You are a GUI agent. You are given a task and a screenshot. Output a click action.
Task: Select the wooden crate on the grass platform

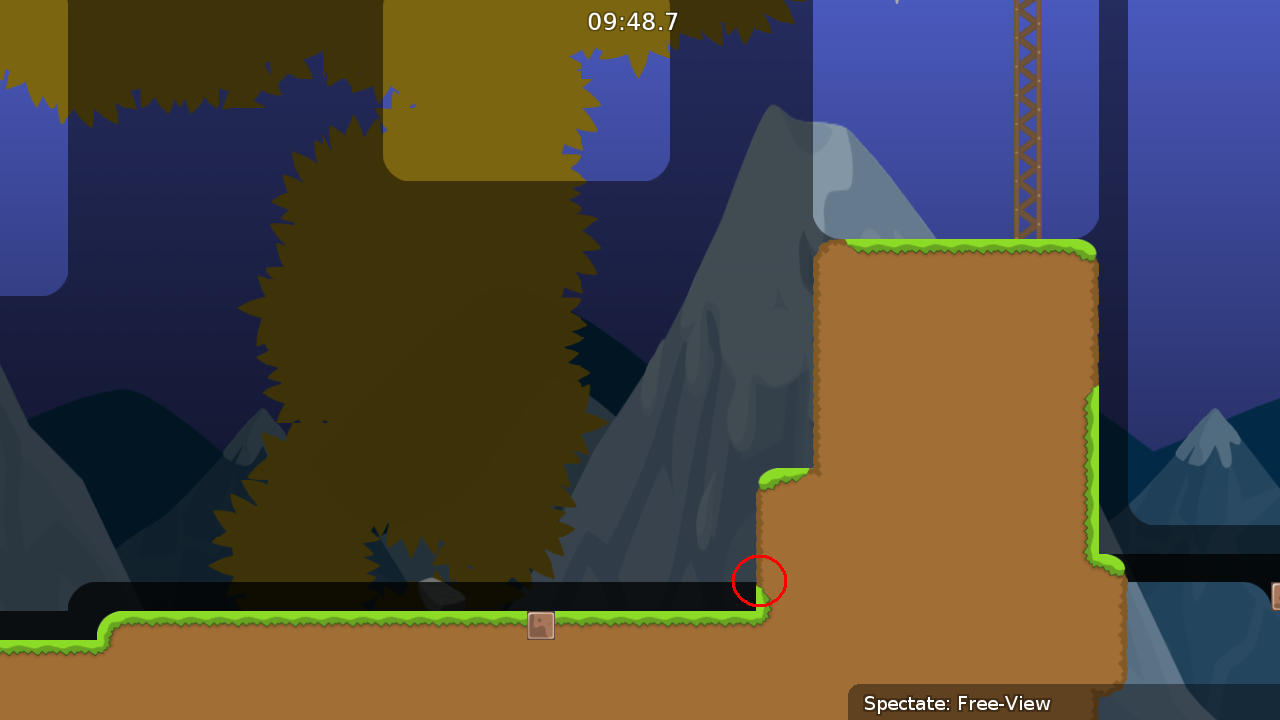click(540, 625)
